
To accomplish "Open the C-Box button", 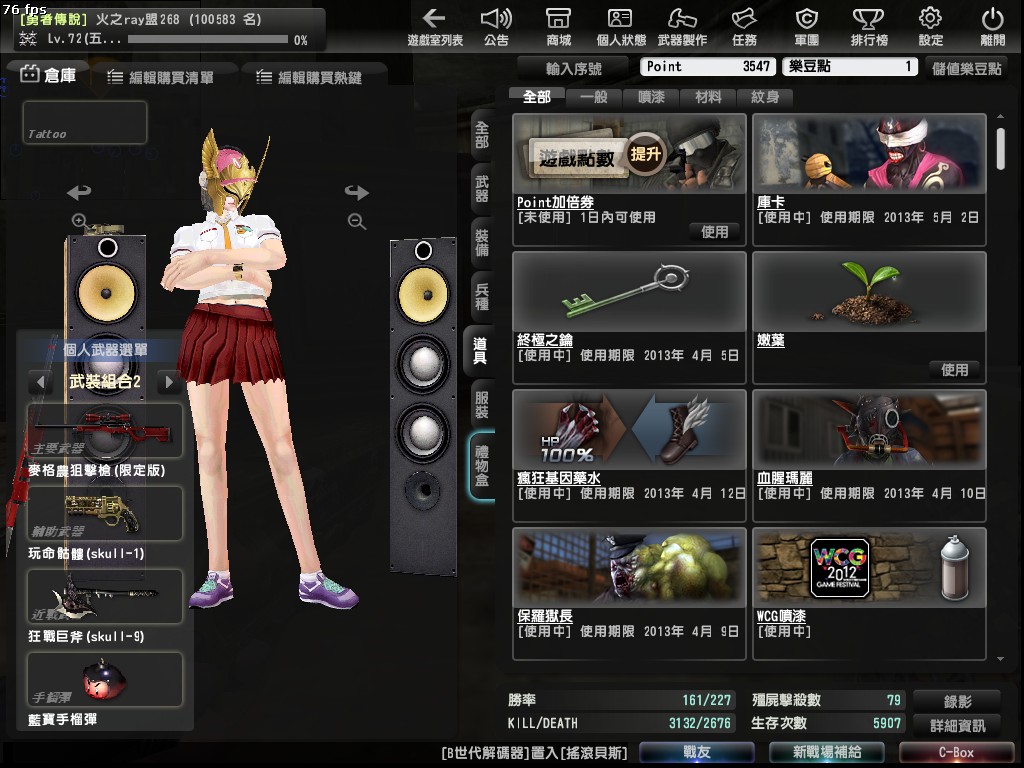I will (x=955, y=752).
